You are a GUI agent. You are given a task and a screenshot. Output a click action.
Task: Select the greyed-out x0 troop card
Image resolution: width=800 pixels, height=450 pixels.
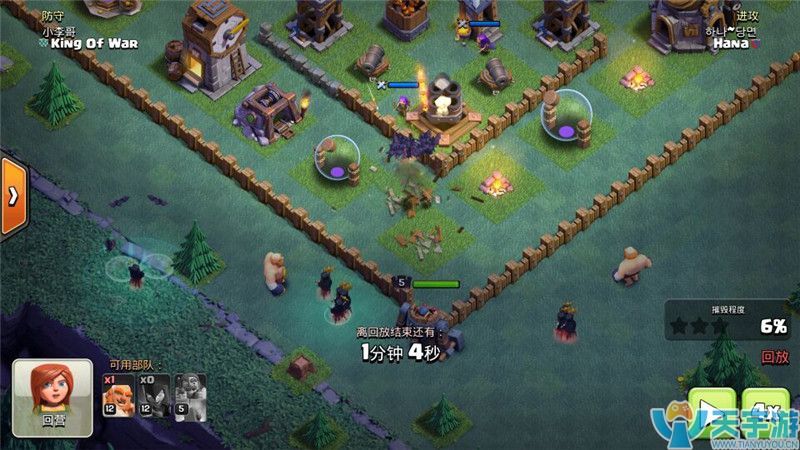click(153, 394)
